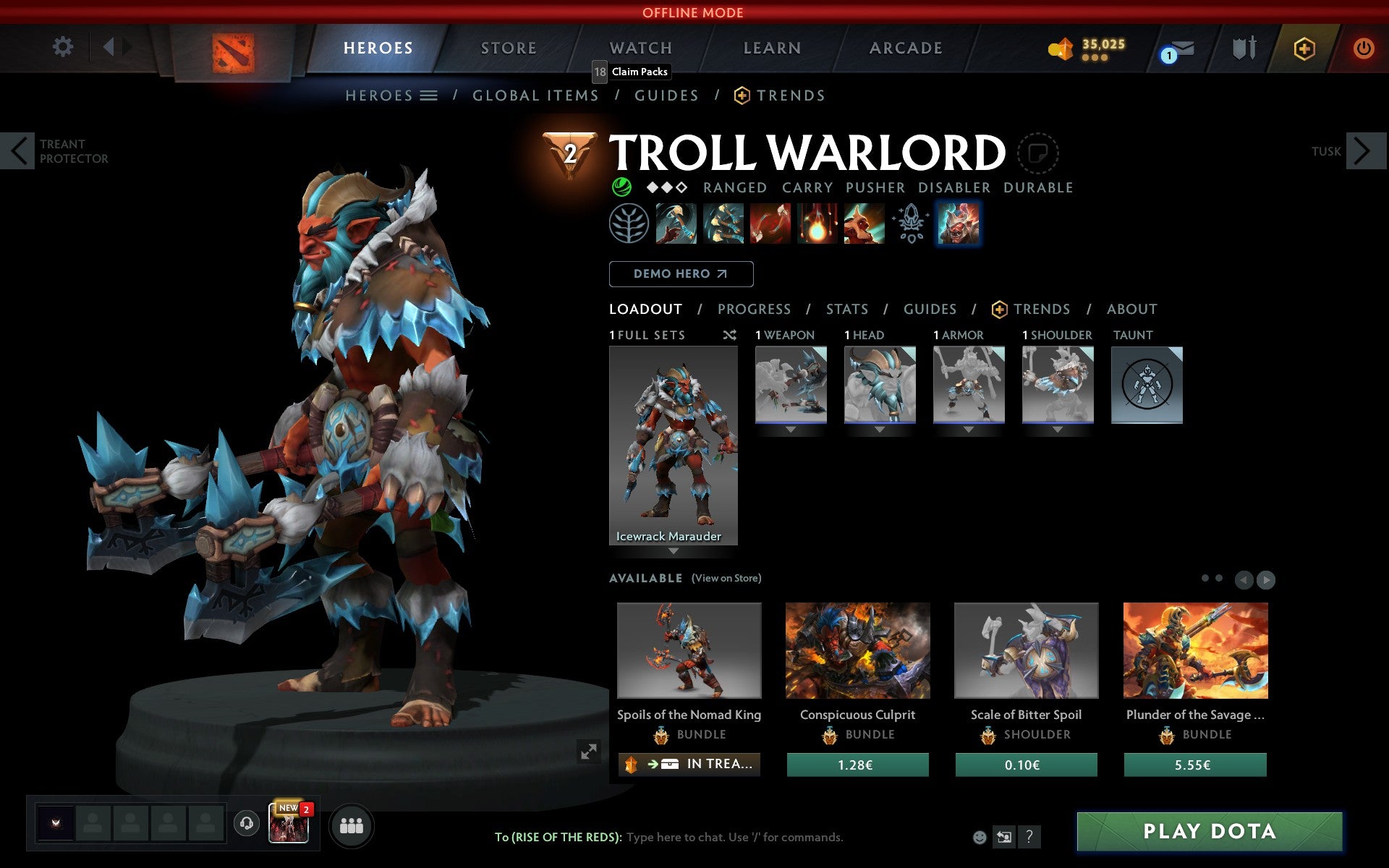
Task: Open the help question mark icon near chat
Action: [x=1029, y=838]
